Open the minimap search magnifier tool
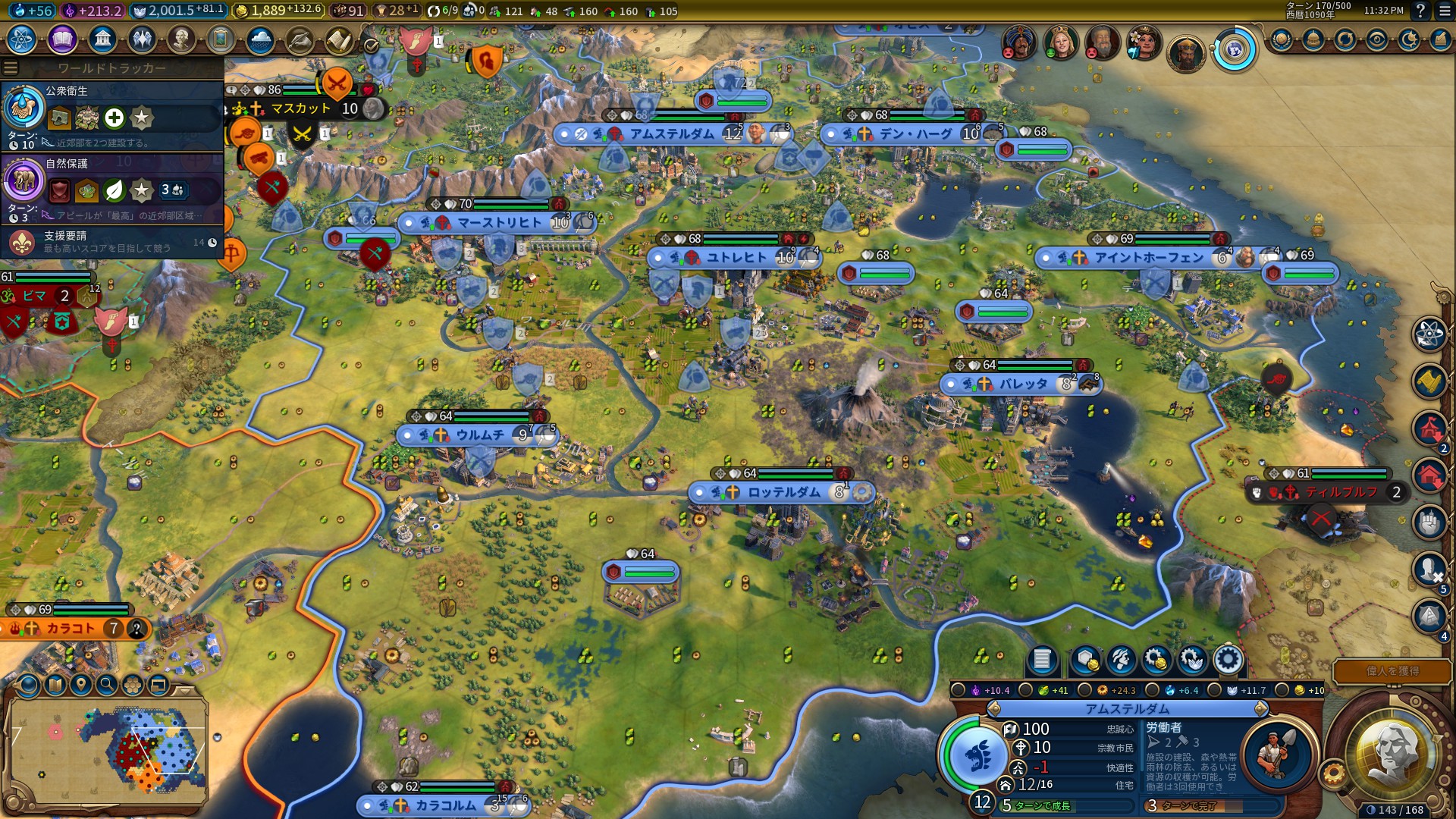This screenshot has height=819, width=1456. click(x=107, y=686)
